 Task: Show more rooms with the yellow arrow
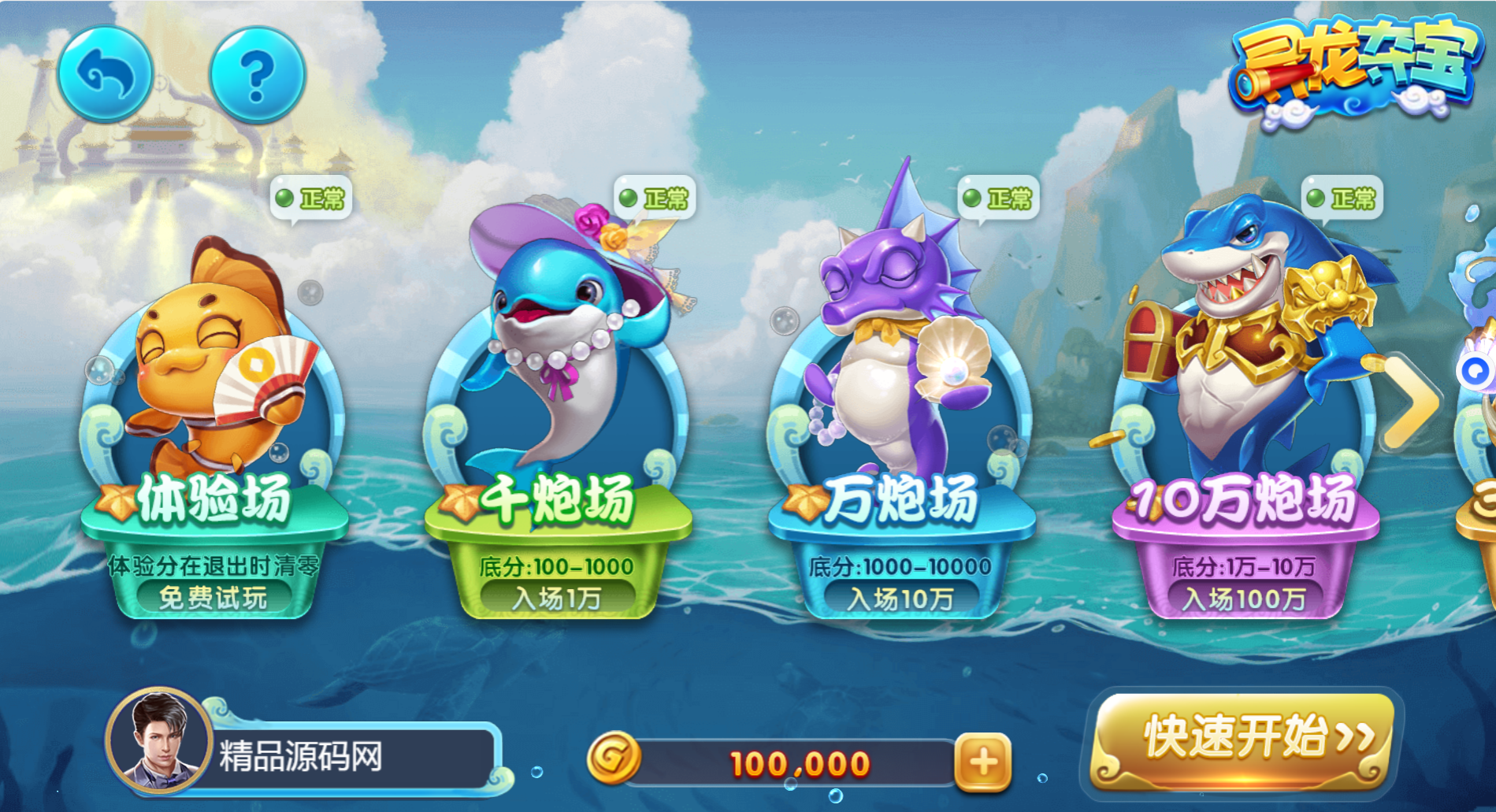(1413, 401)
